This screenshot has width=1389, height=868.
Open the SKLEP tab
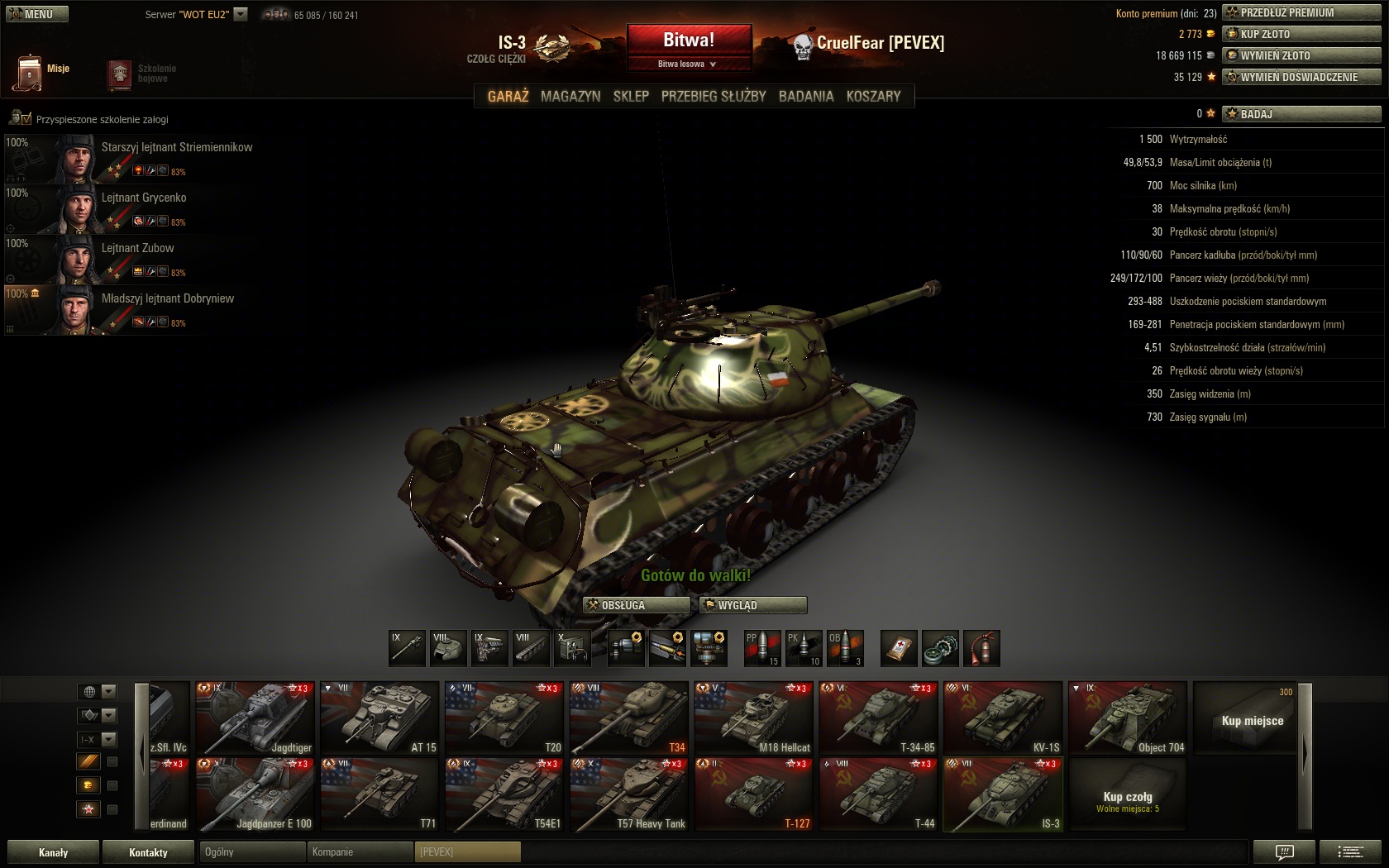pos(631,97)
